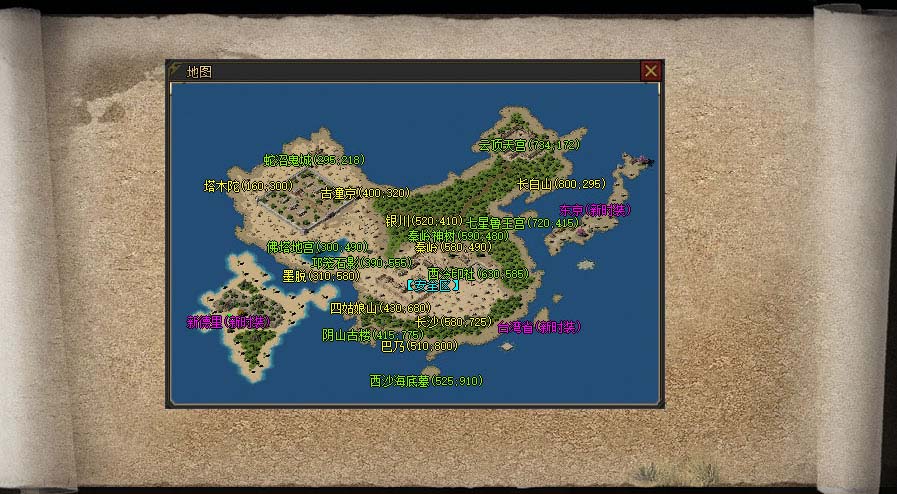Click the 塔木陀 map marker
This screenshot has width=897, height=494.
(247, 186)
